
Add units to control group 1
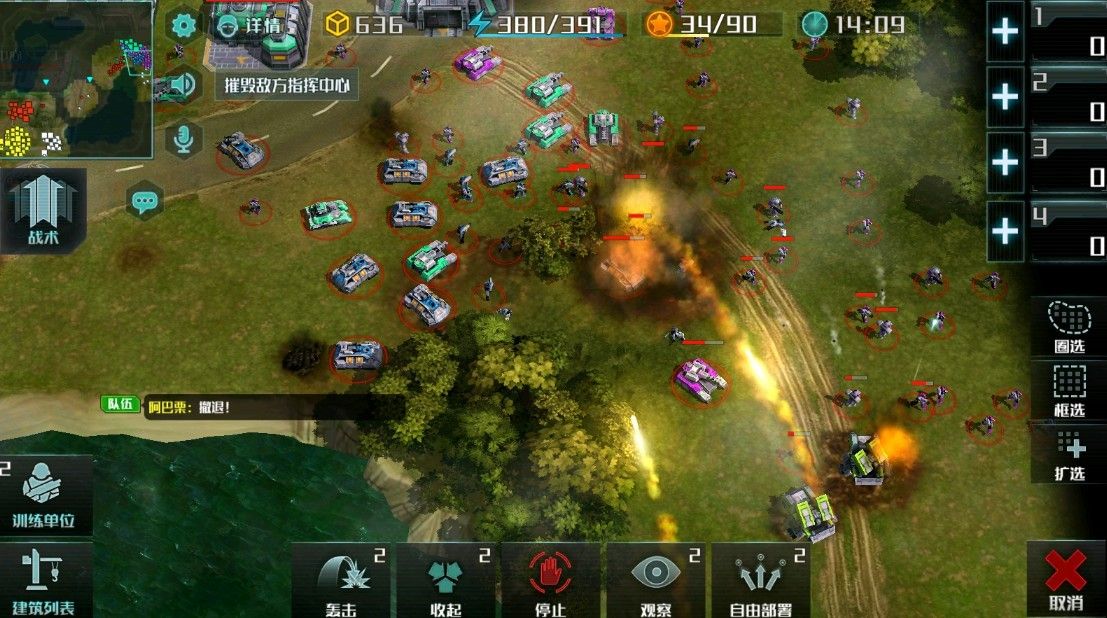pos(1005,31)
